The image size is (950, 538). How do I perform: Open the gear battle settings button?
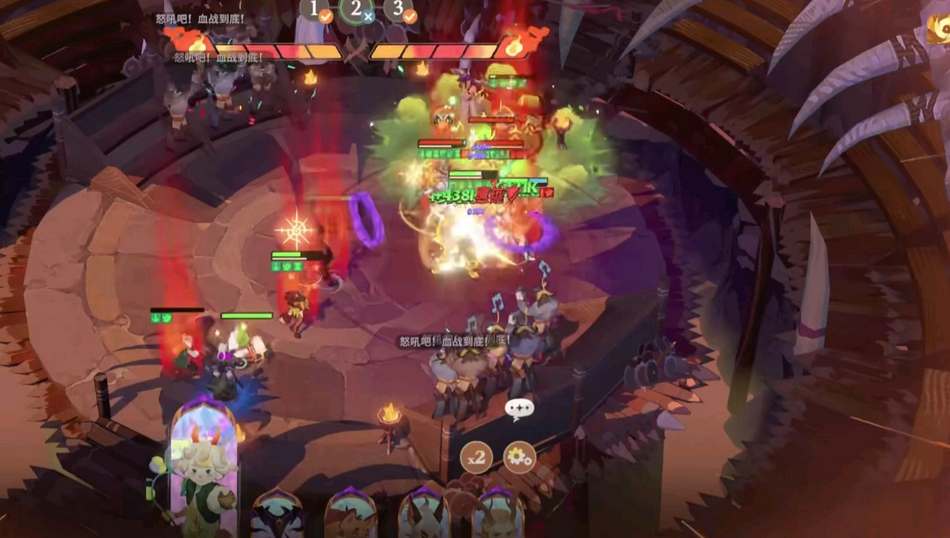pyautogui.click(x=519, y=458)
